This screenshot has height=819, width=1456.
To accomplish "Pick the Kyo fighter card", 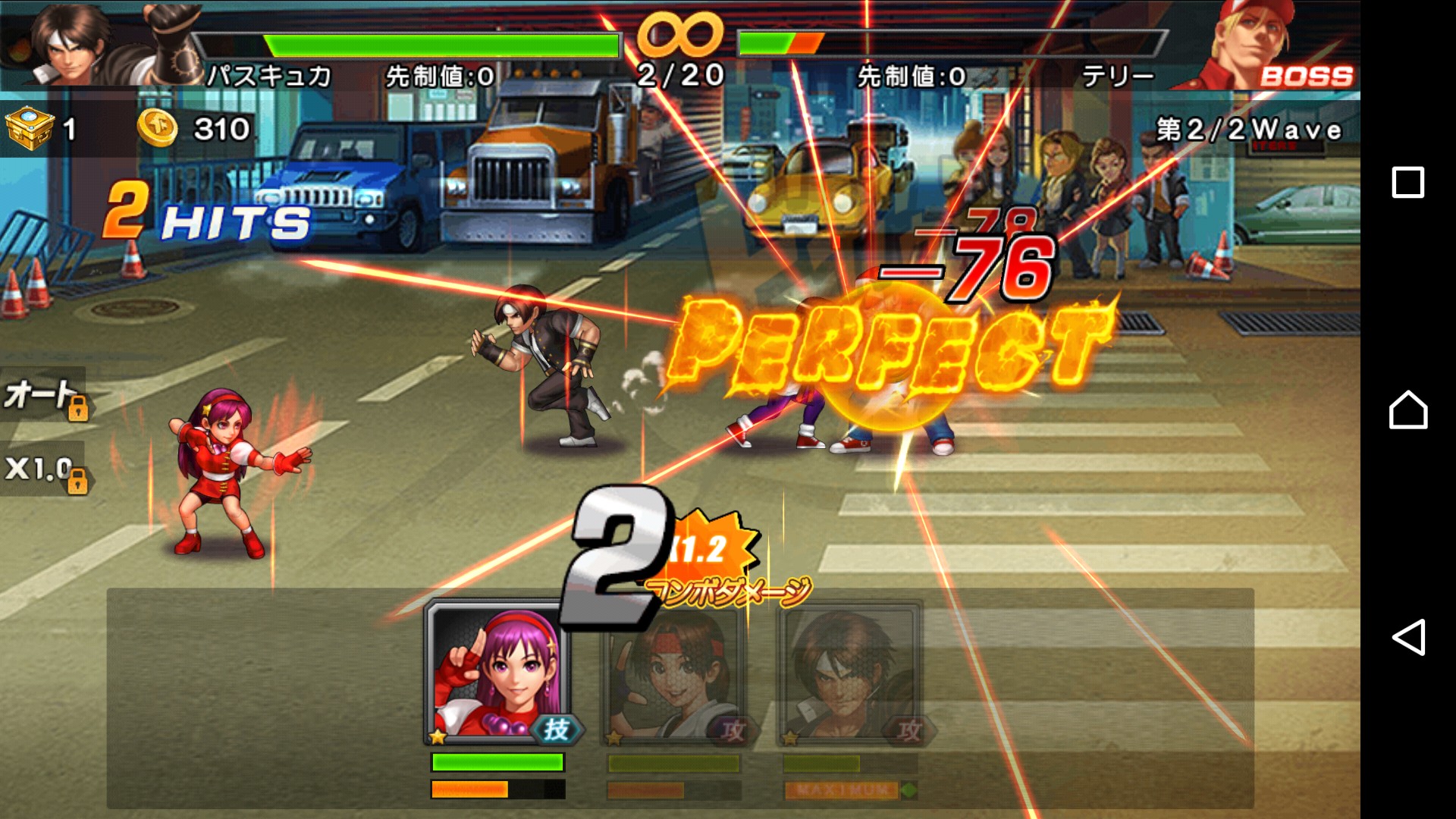I will [849, 675].
